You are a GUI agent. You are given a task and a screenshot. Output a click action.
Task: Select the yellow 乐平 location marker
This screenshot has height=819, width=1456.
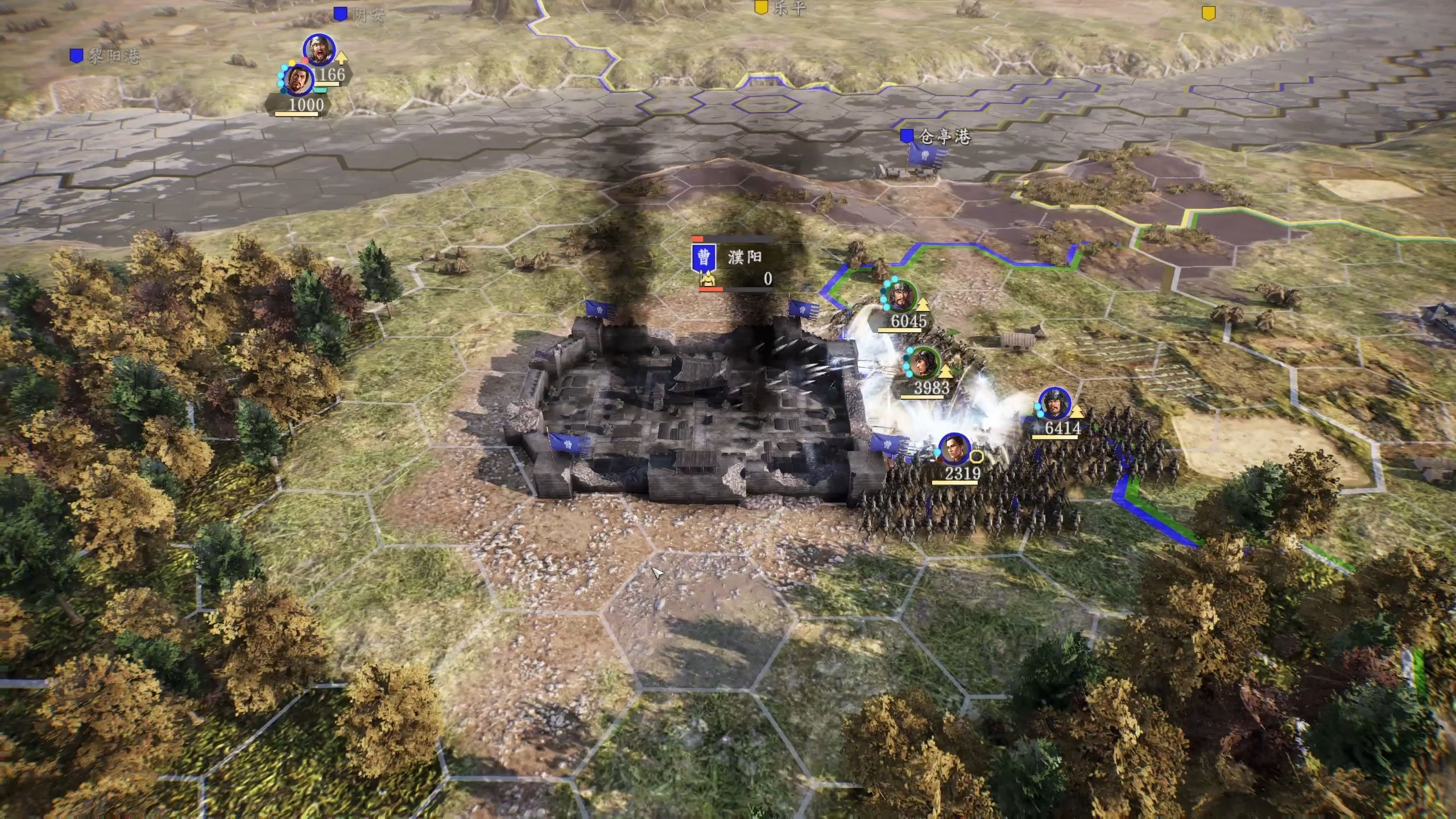point(760,8)
